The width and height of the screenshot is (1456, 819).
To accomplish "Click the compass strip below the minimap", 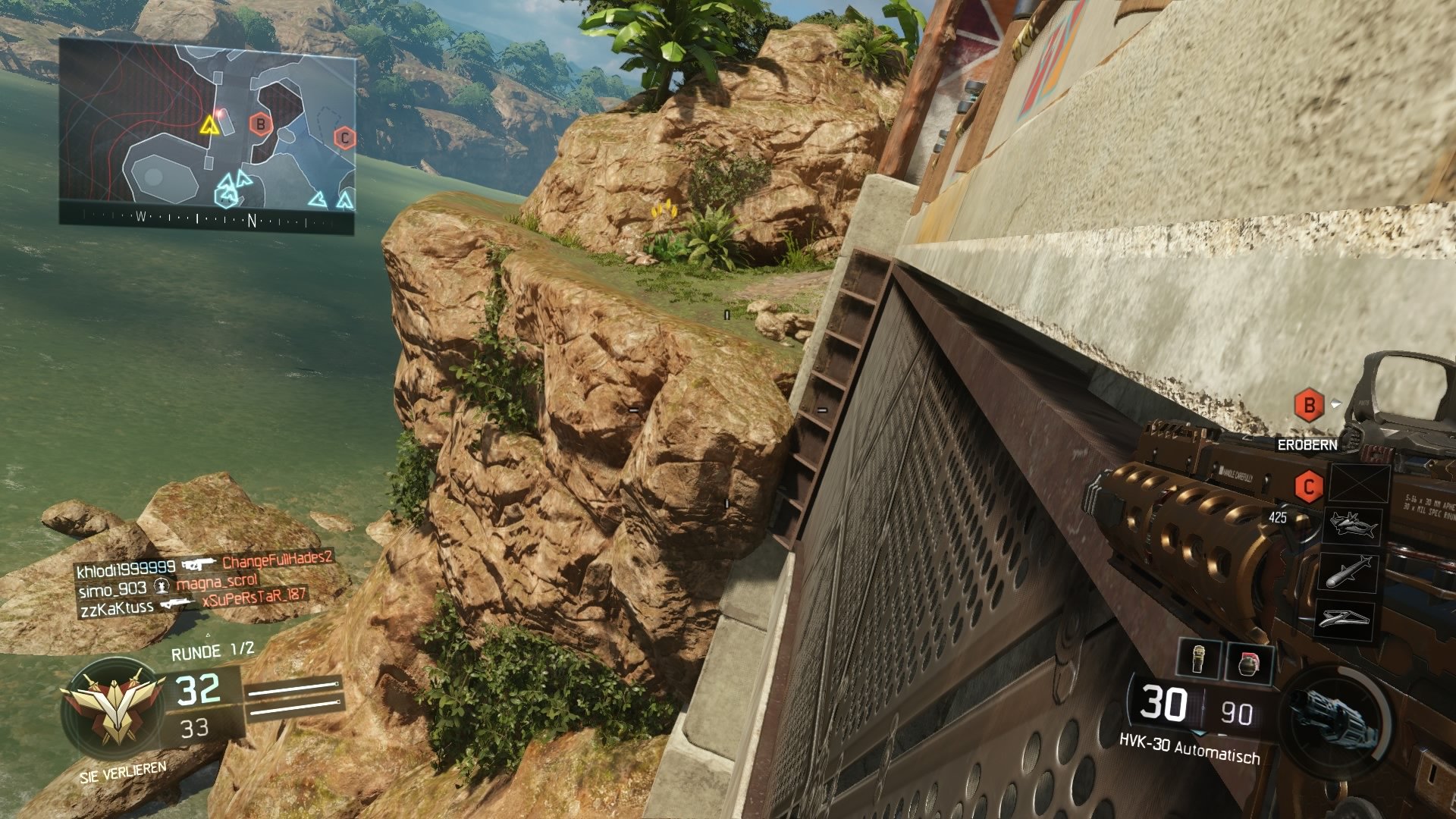I will 205,218.
